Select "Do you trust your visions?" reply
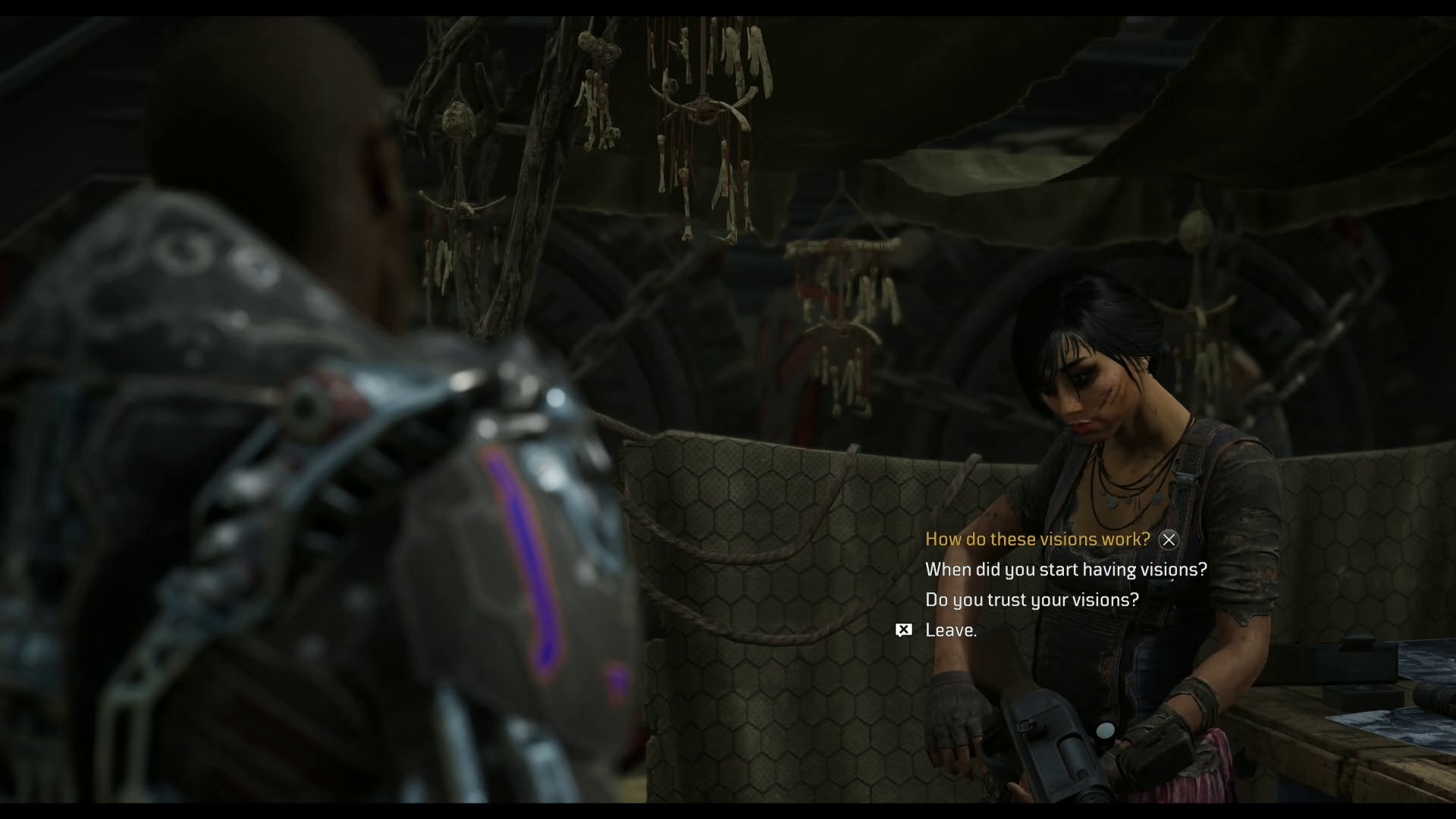The width and height of the screenshot is (1456, 819). (1031, 600)
